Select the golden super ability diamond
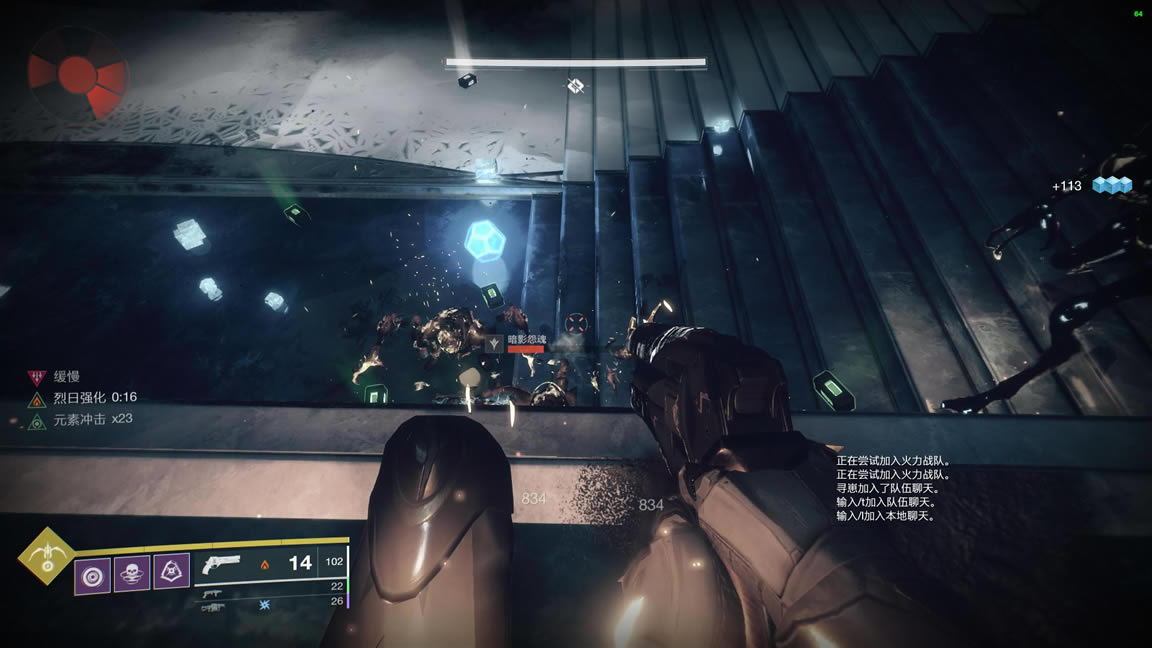The width and height of the screenshot is (1152, 648). (45, 556)
